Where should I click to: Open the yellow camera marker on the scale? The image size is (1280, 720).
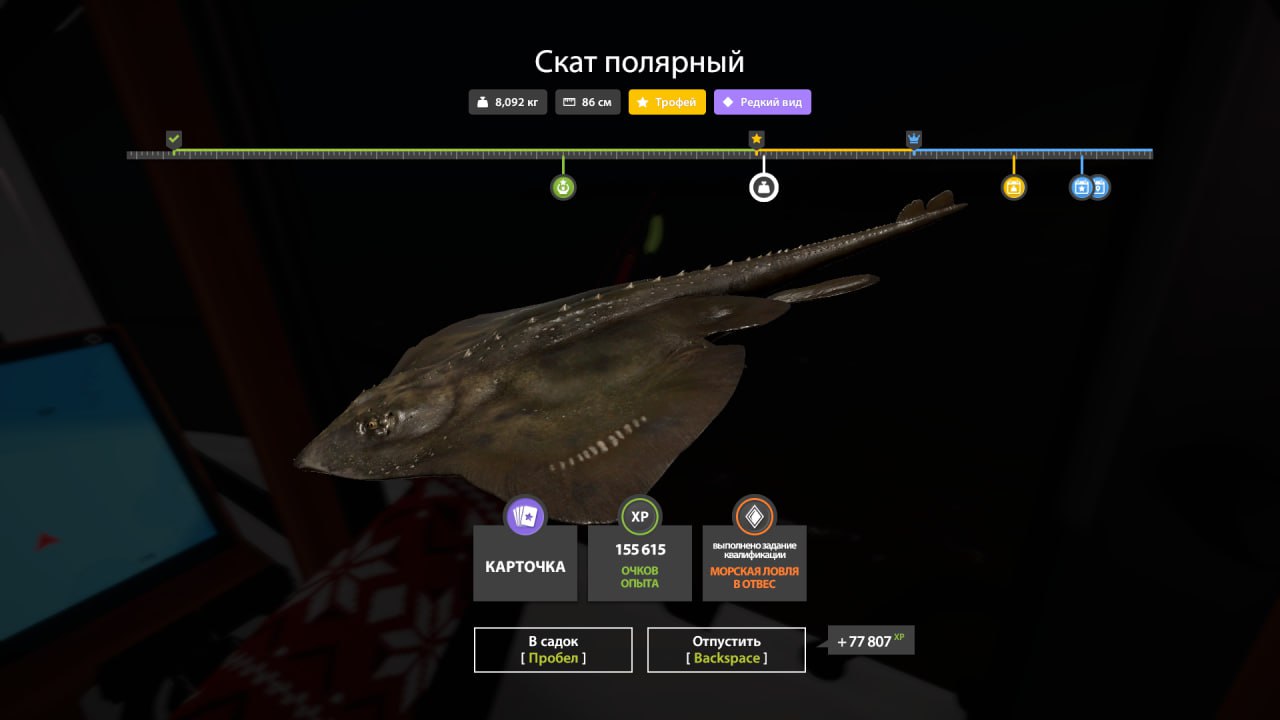pos(1013,186)
